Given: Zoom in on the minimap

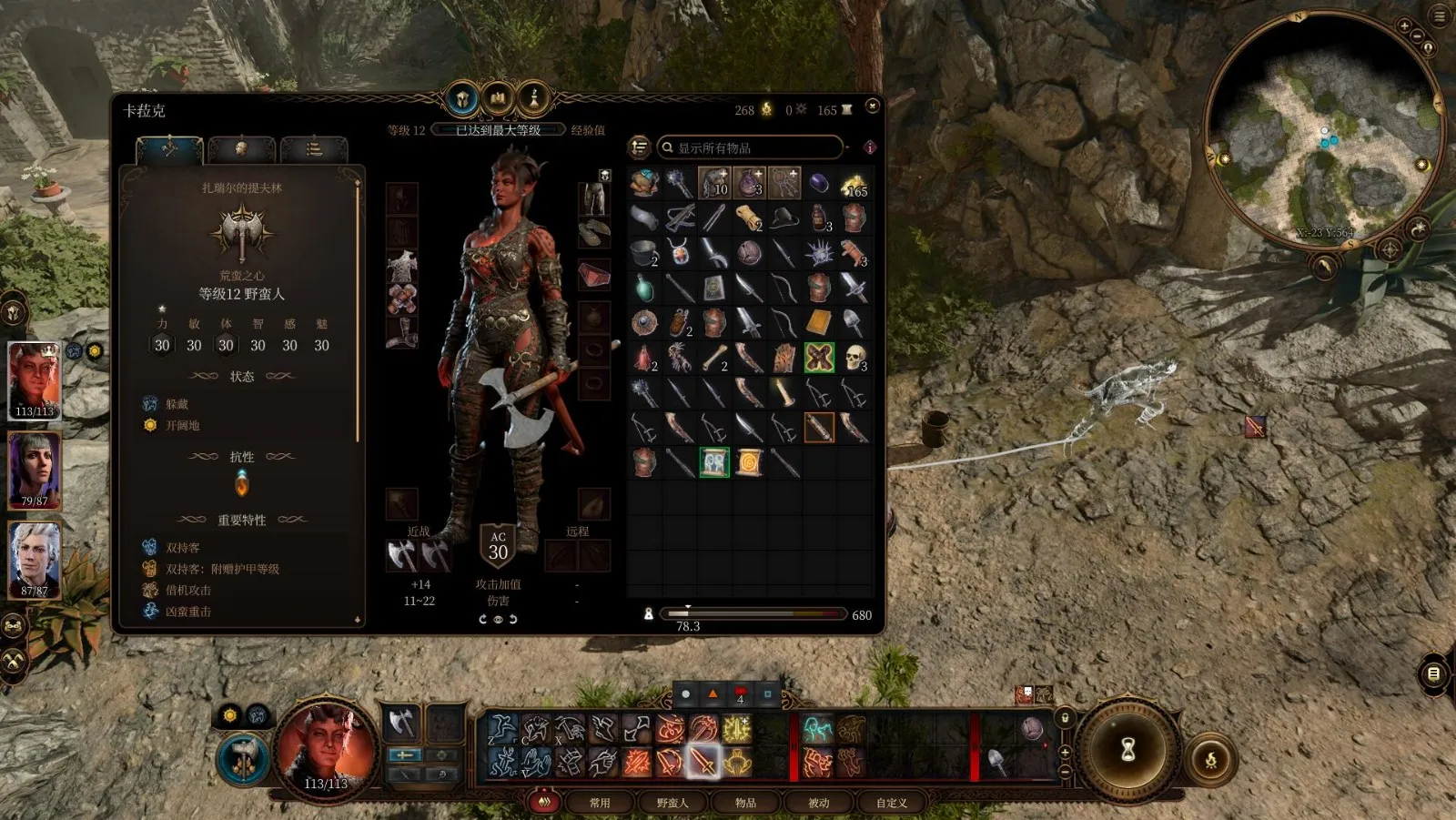Looking at the screenshot, I should [x=1404, y=26].
